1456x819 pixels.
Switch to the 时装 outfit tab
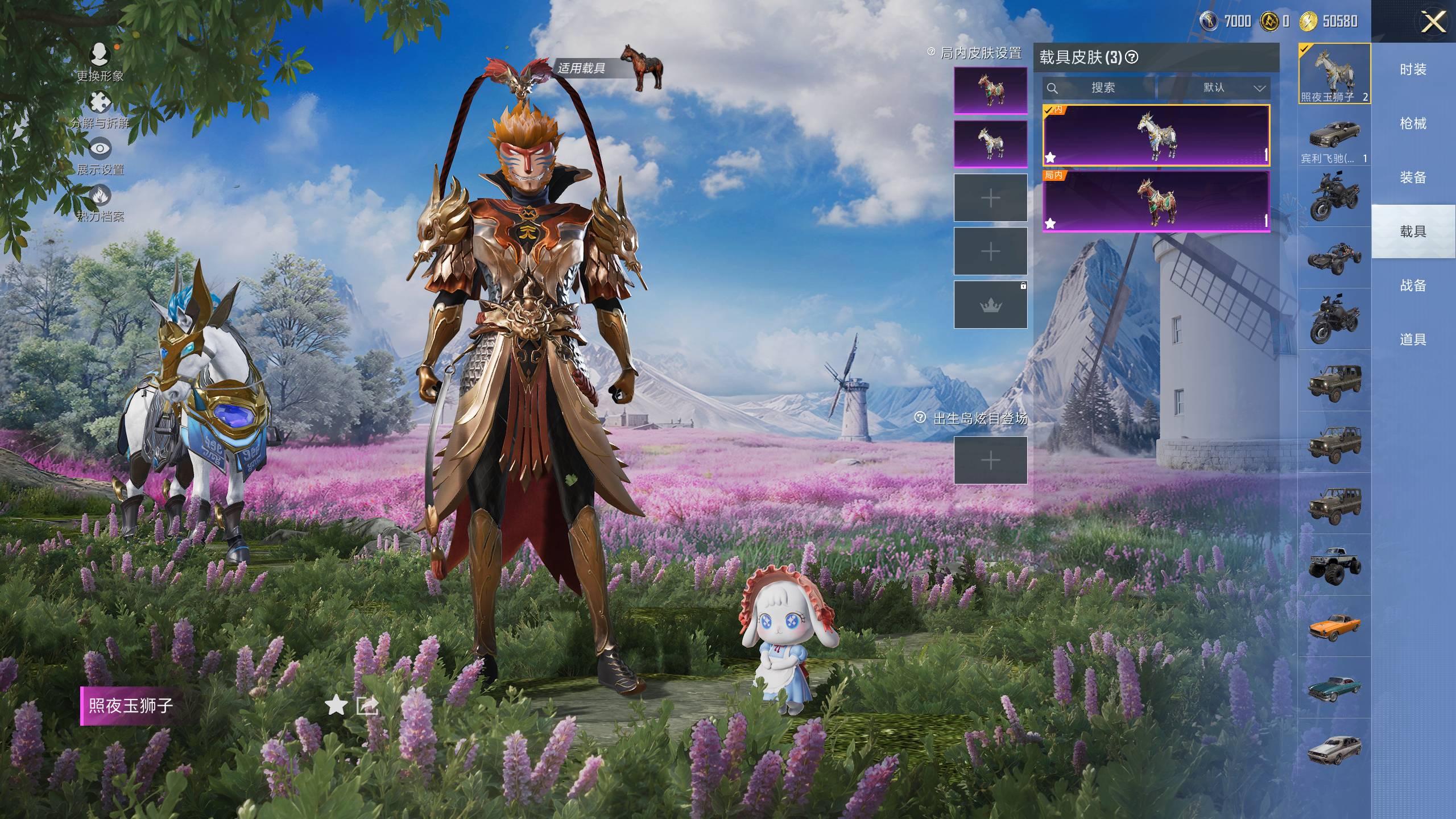pos(1413,69)
